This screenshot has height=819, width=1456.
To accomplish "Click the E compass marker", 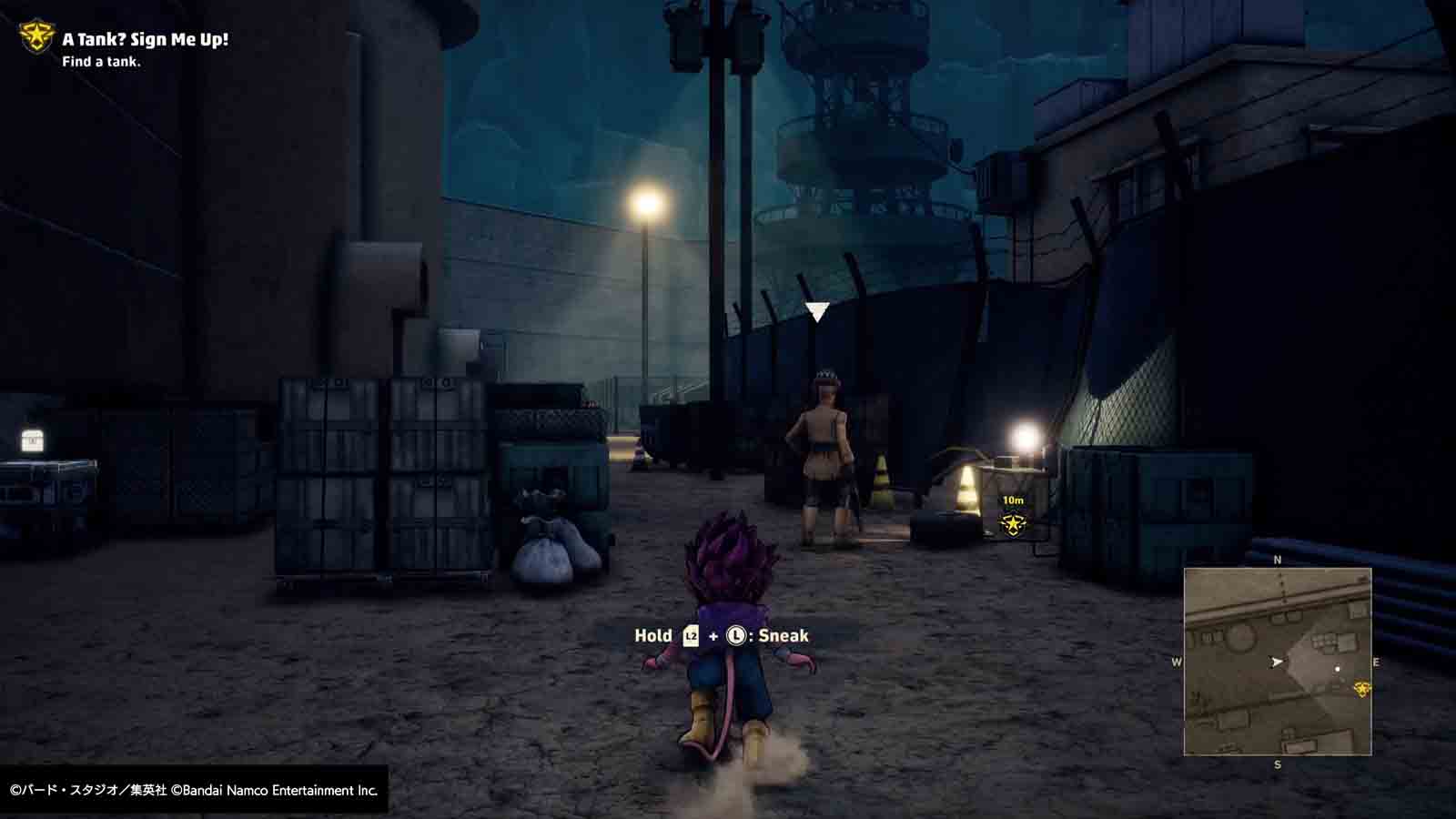I will 1376,661.
